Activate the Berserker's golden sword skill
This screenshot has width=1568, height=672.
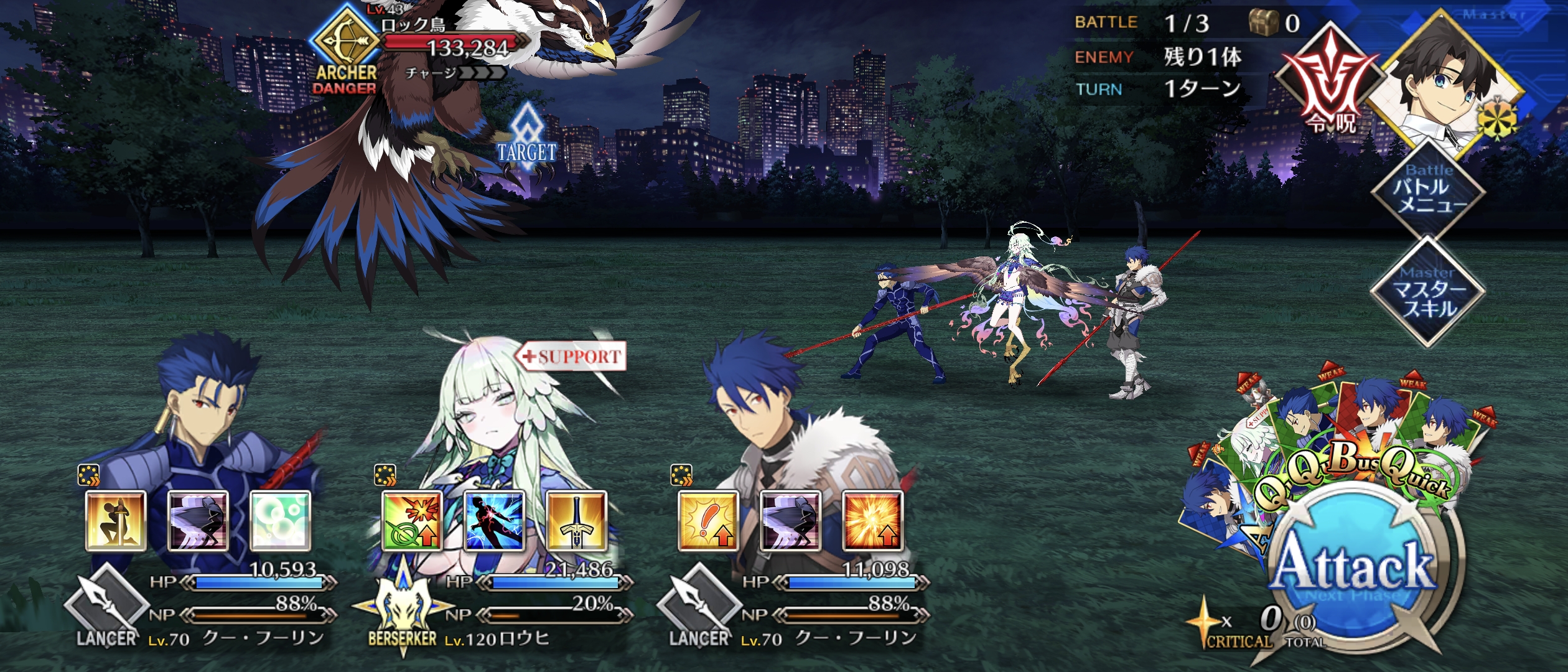tap(576, 520)
